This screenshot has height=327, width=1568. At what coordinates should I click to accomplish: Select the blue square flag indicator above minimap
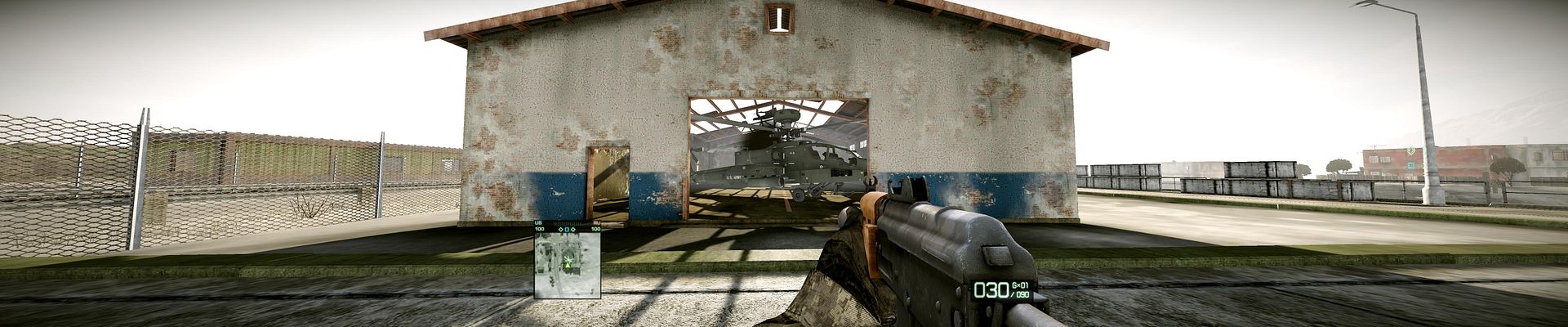point(568,229)
